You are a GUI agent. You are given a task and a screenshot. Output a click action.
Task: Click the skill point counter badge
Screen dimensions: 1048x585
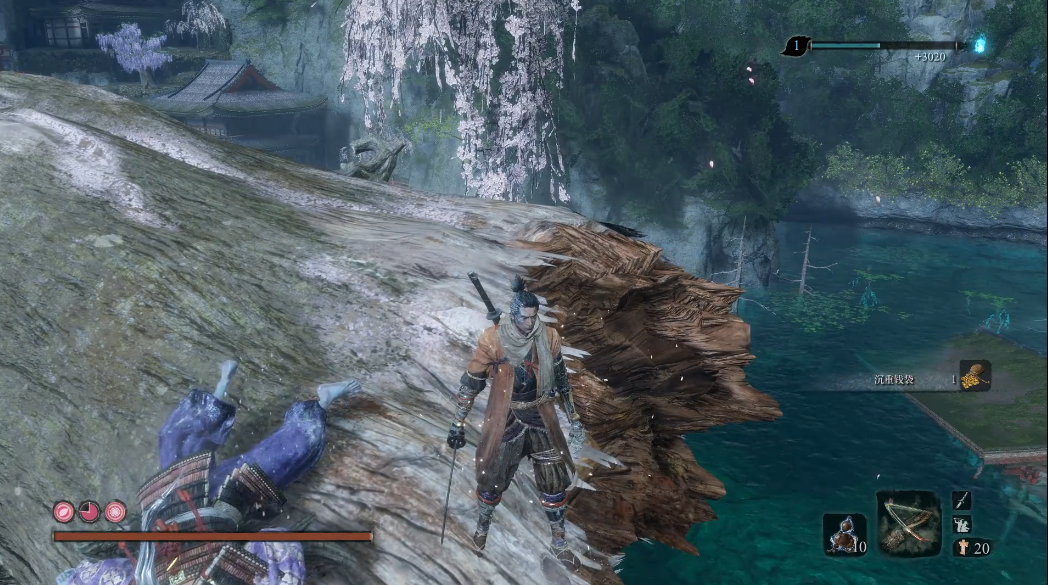pos(797,45)
